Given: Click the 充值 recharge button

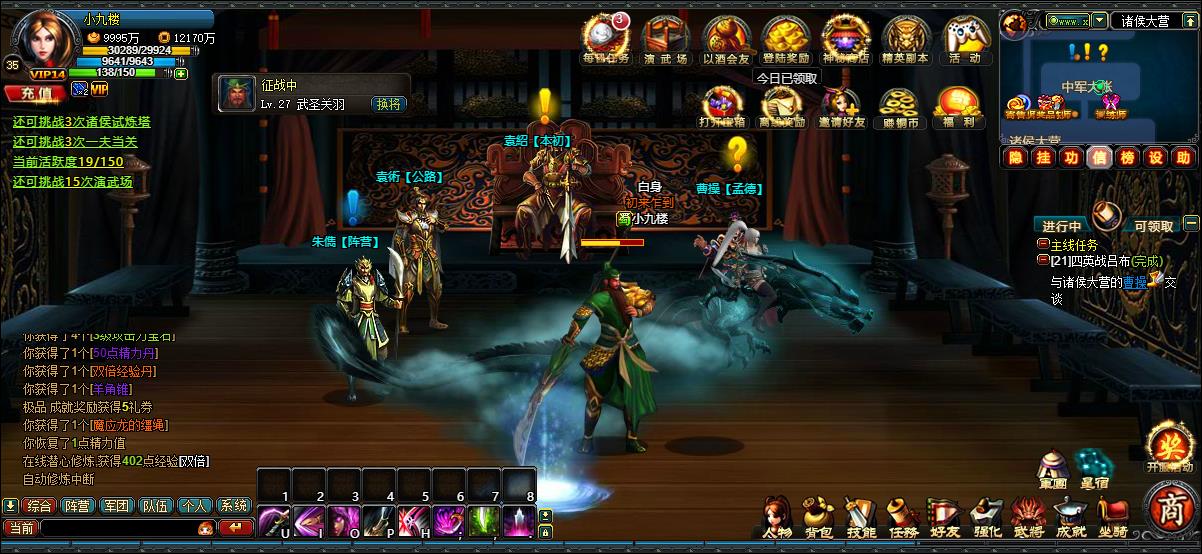Looking at the screenshot, I should 34,92.
